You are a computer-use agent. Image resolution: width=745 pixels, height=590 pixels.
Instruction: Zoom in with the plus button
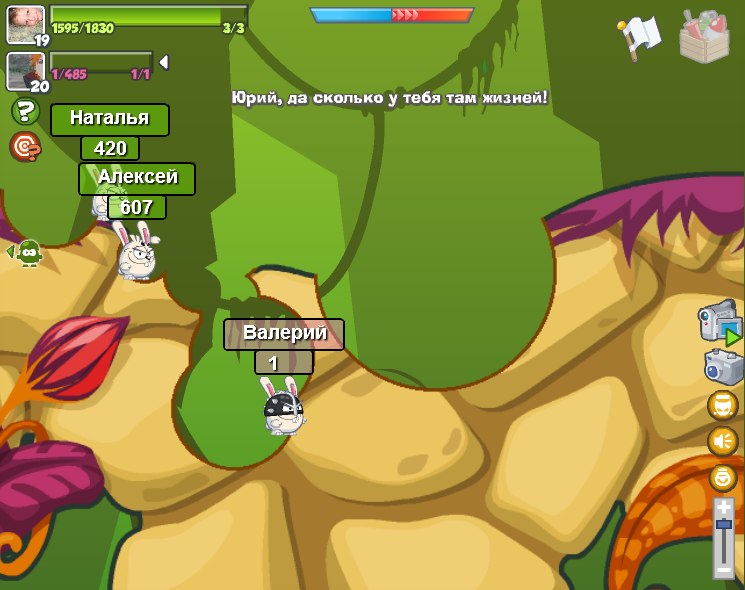[x=723, y=508]
